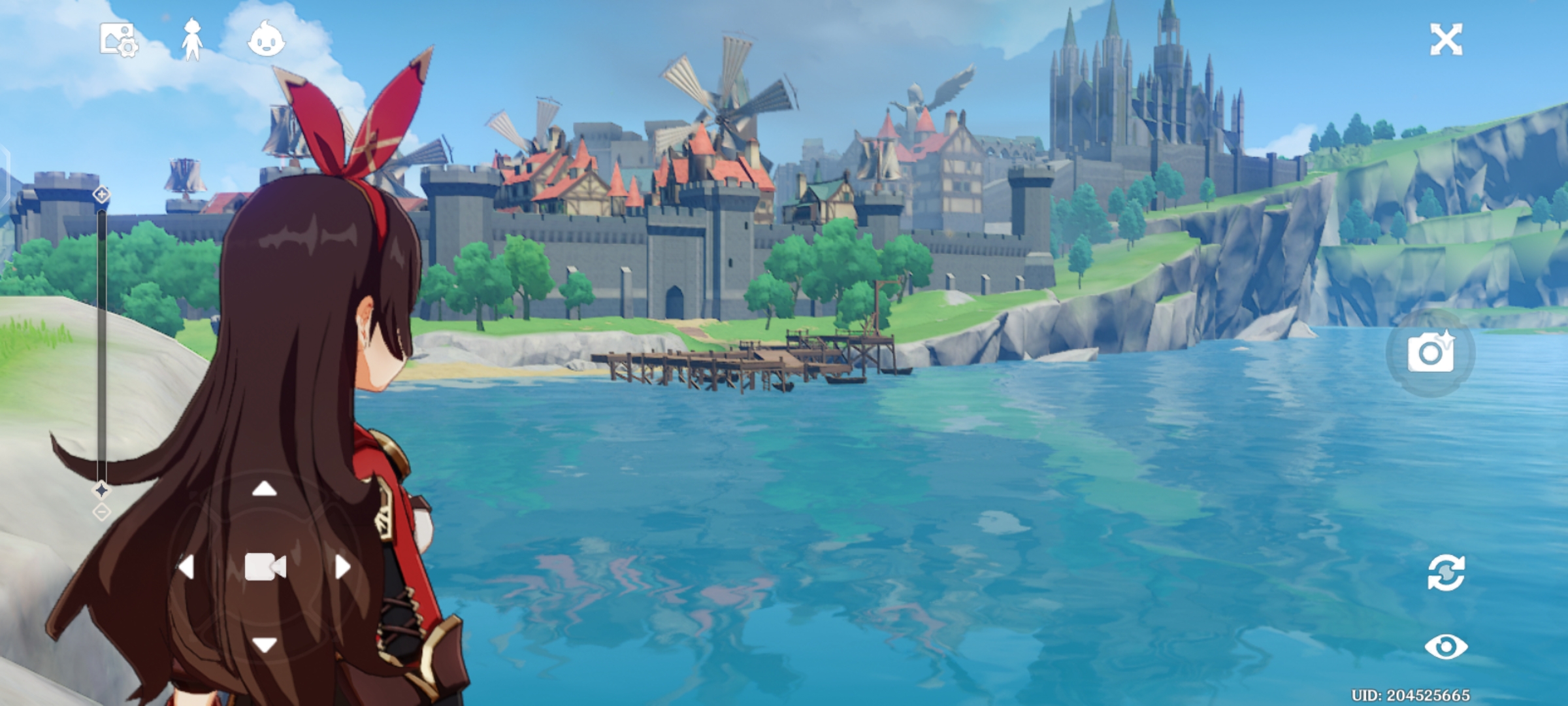Open the facial expression menu

[x=266, y=39]
